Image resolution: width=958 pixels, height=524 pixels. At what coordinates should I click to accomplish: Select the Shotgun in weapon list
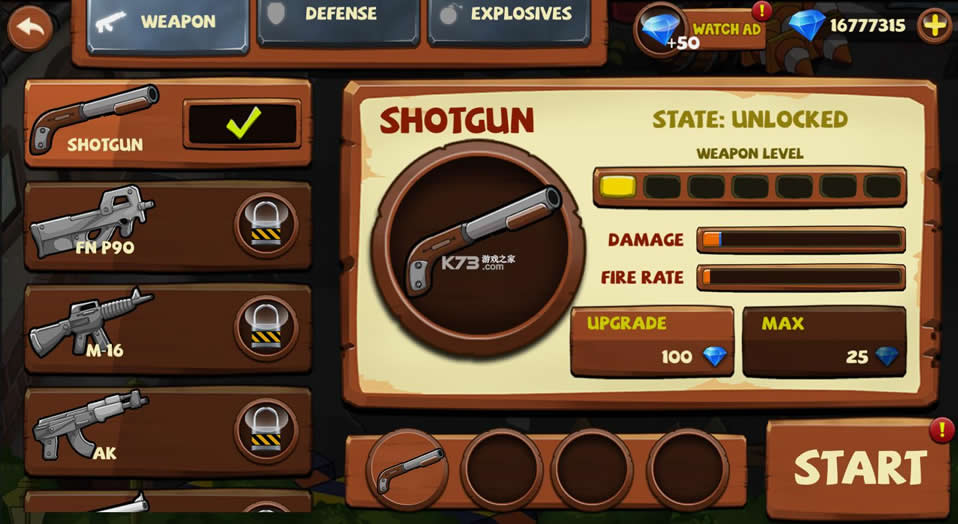pyautogui.click(x=100, y=122)
